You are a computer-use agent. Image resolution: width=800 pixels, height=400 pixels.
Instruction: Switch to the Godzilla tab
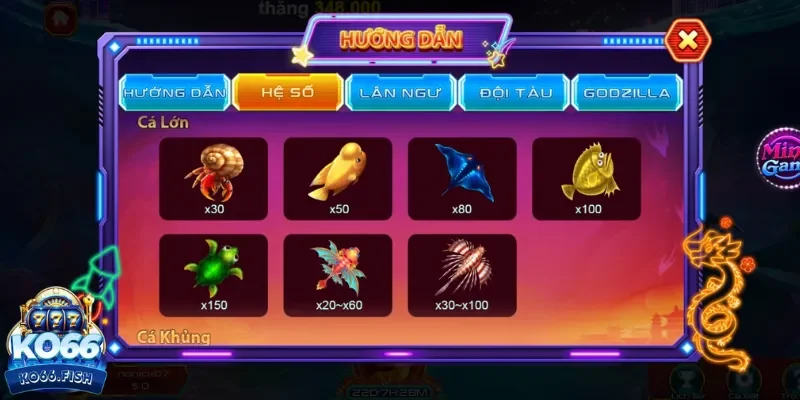628,92
